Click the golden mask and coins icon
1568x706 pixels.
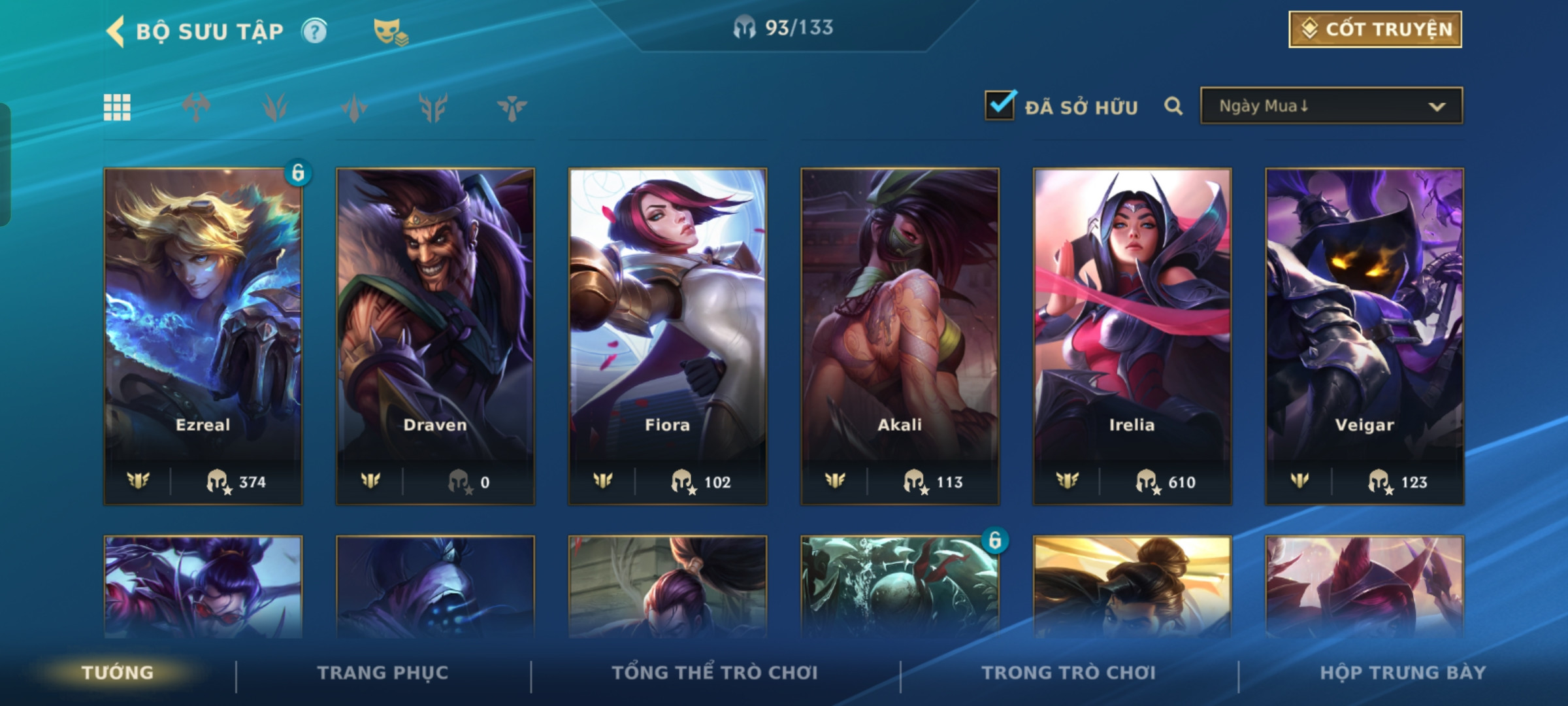(390, 31)
